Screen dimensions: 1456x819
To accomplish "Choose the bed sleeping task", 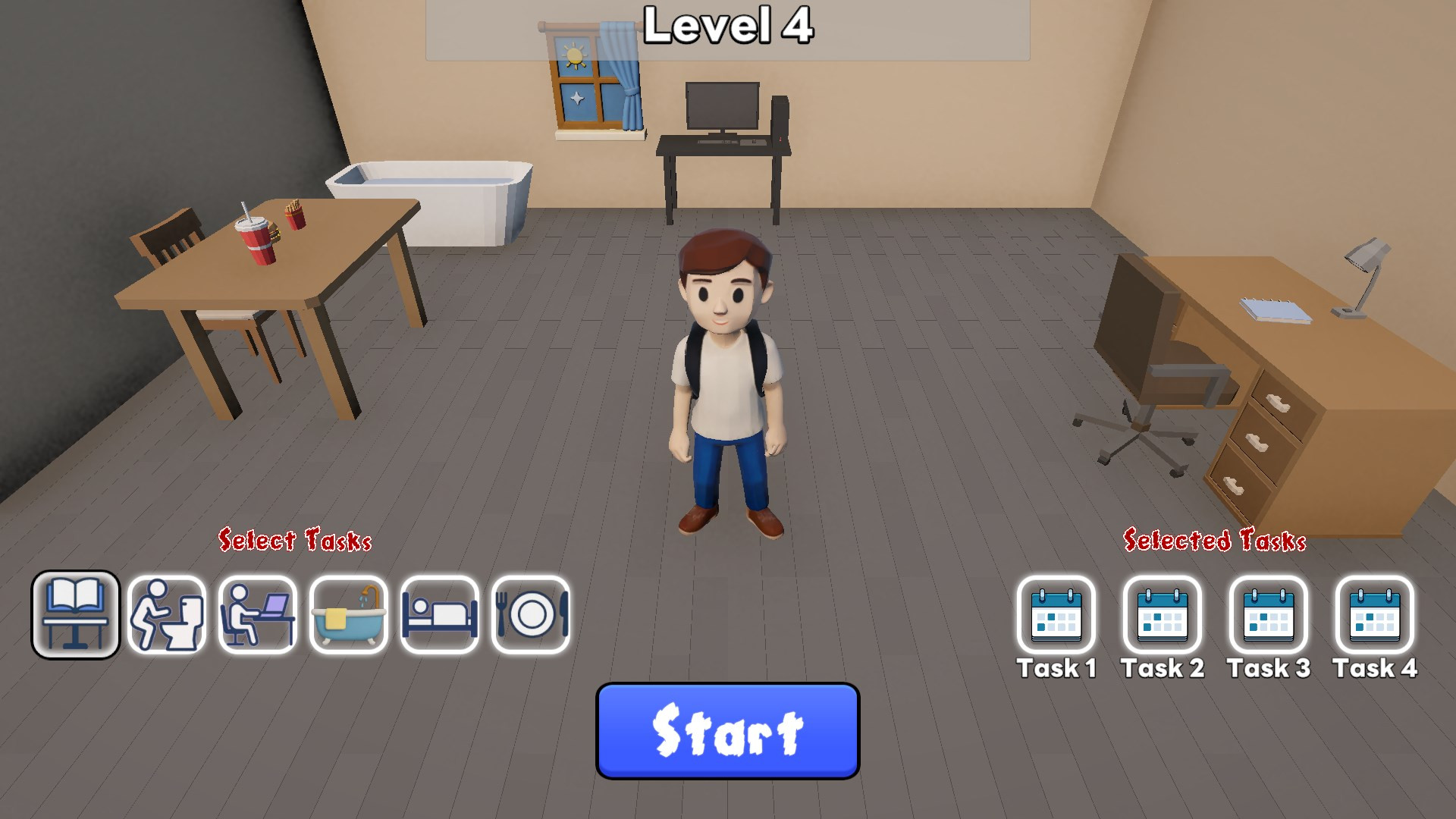I will 440,615.
